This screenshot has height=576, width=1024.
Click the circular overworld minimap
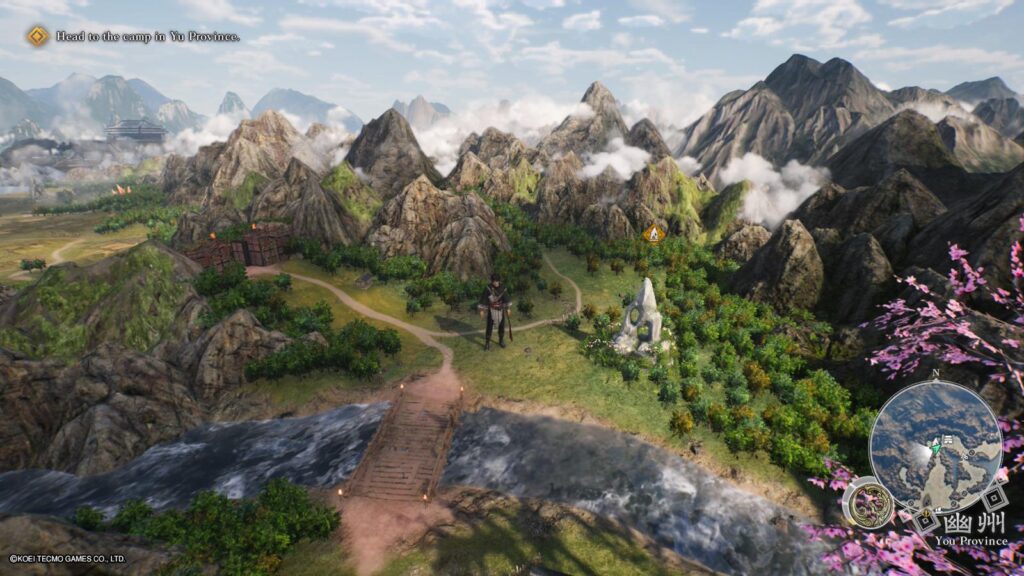click(x=935, y=446)
